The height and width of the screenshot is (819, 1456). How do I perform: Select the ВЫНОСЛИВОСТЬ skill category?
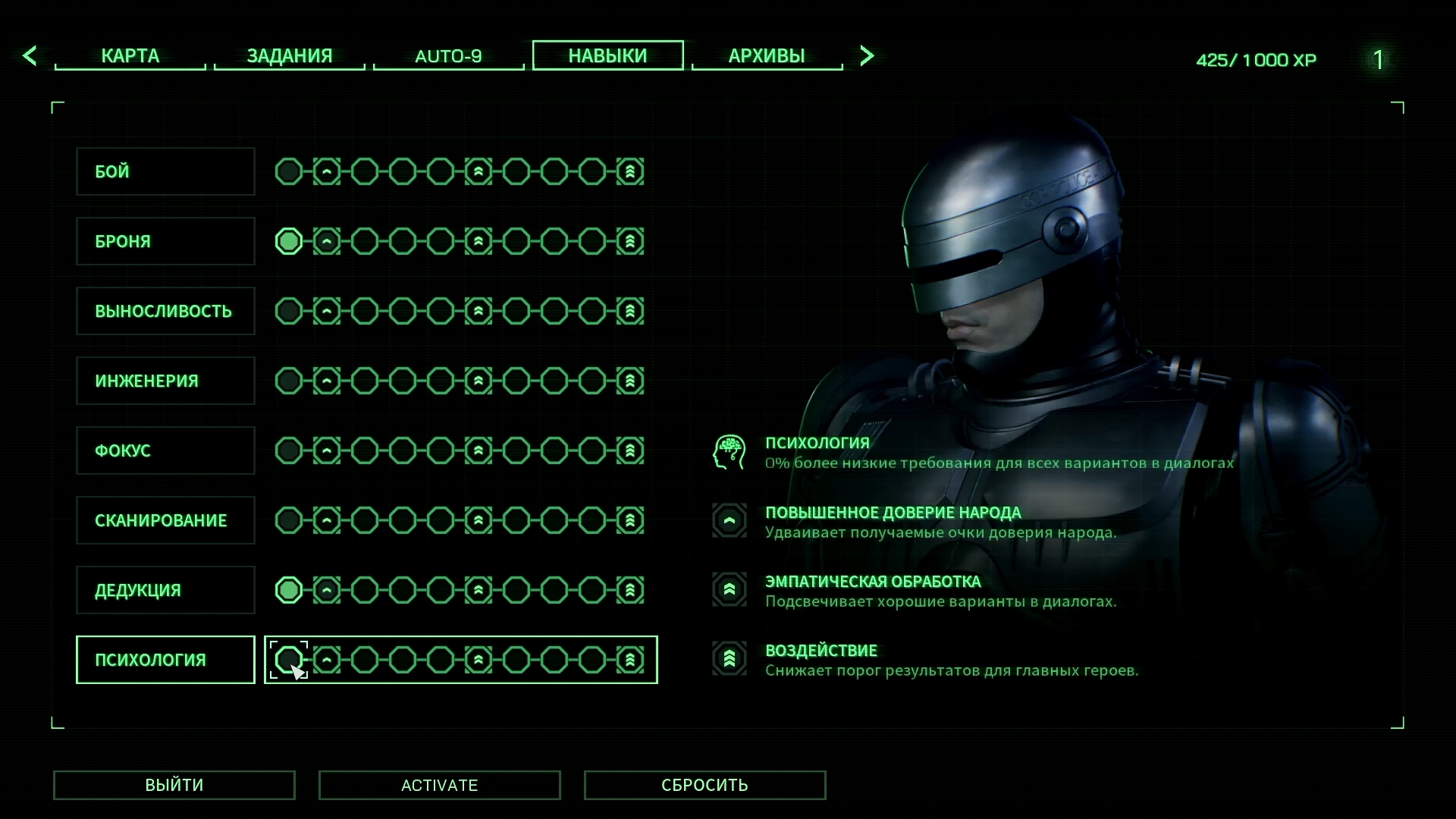[x=165, y=311]
